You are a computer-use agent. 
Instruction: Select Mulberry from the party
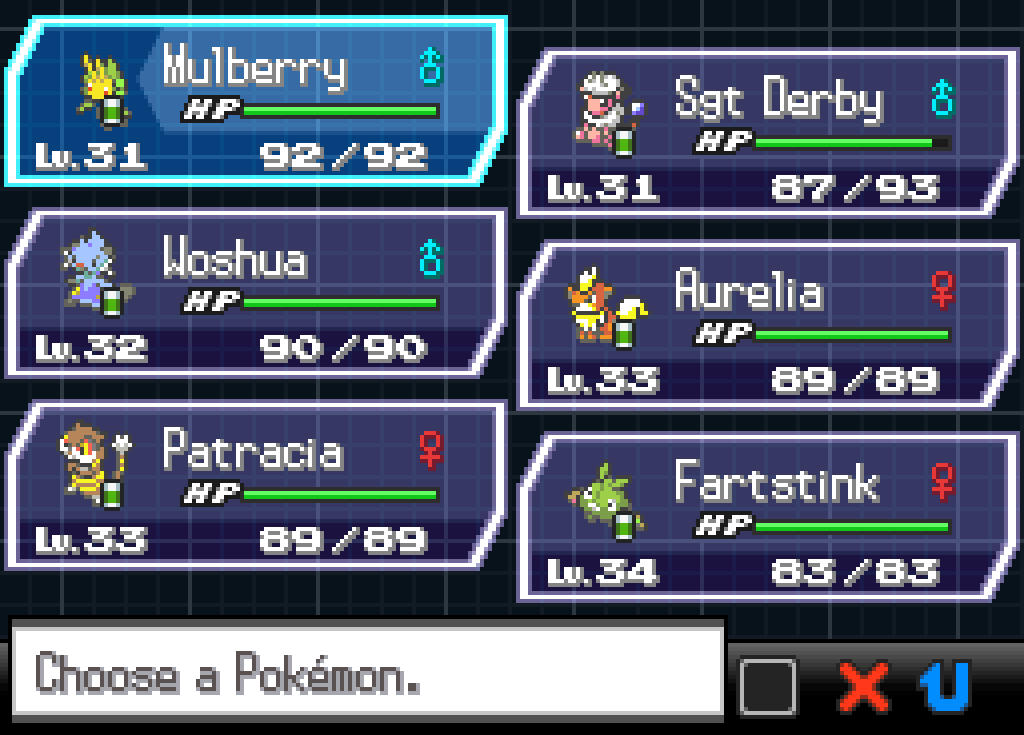(x=255, y=102)
